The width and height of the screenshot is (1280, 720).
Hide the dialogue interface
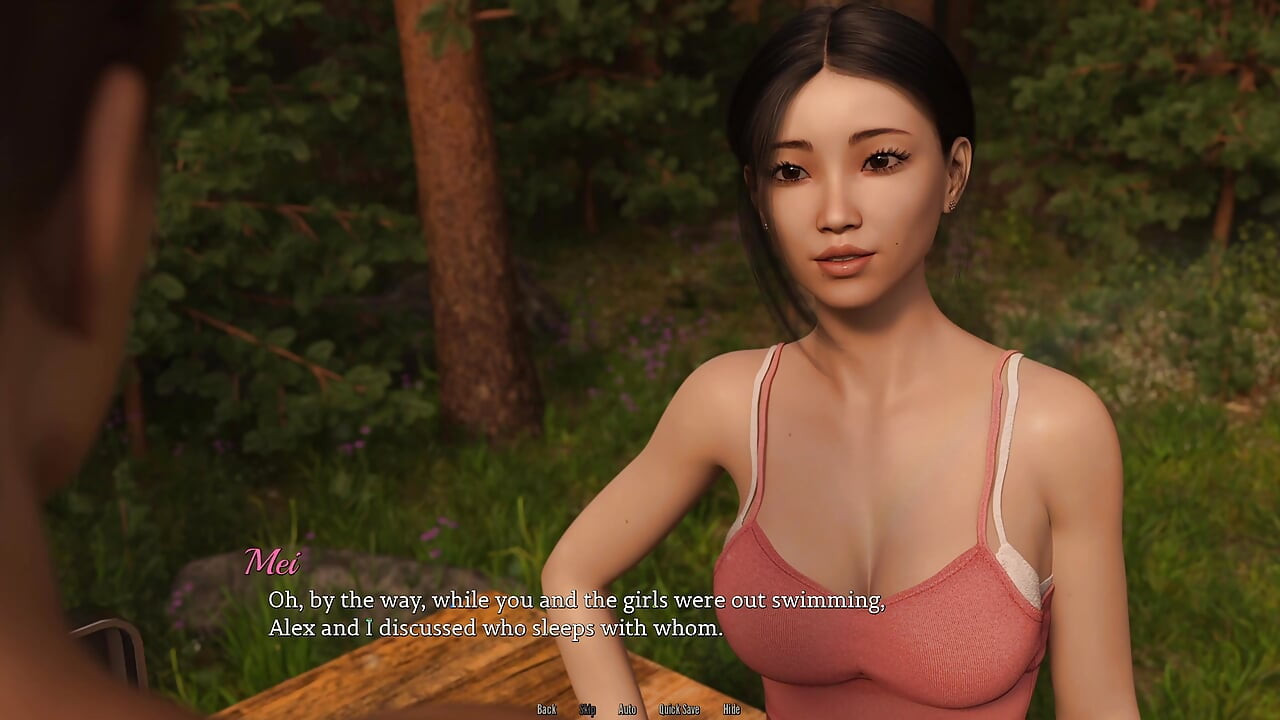pos(732,710)
